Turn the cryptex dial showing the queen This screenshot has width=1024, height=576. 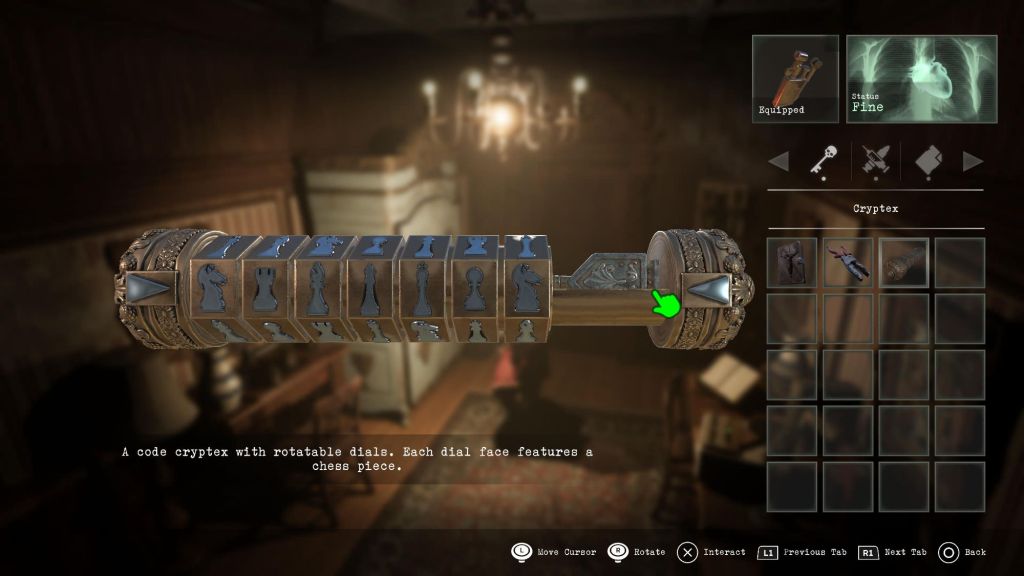[368, 290]
